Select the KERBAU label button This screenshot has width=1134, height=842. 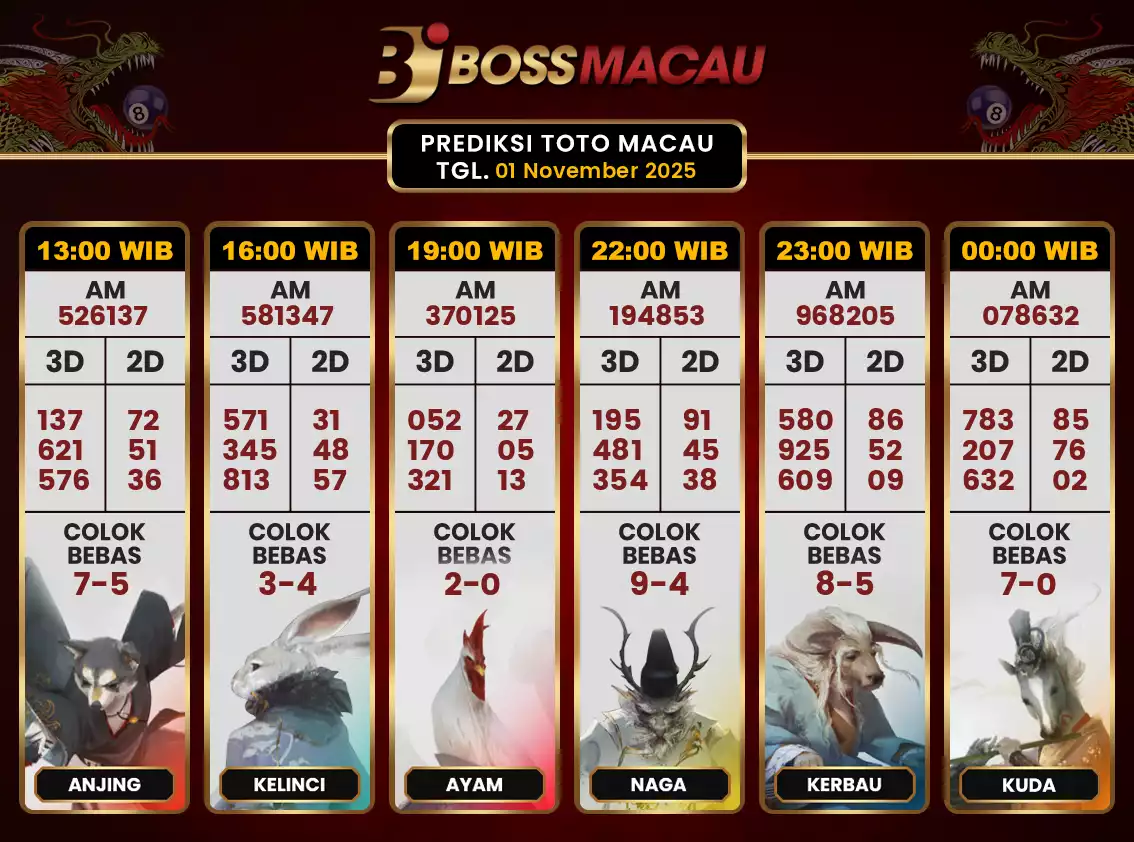tap(844, 785)
